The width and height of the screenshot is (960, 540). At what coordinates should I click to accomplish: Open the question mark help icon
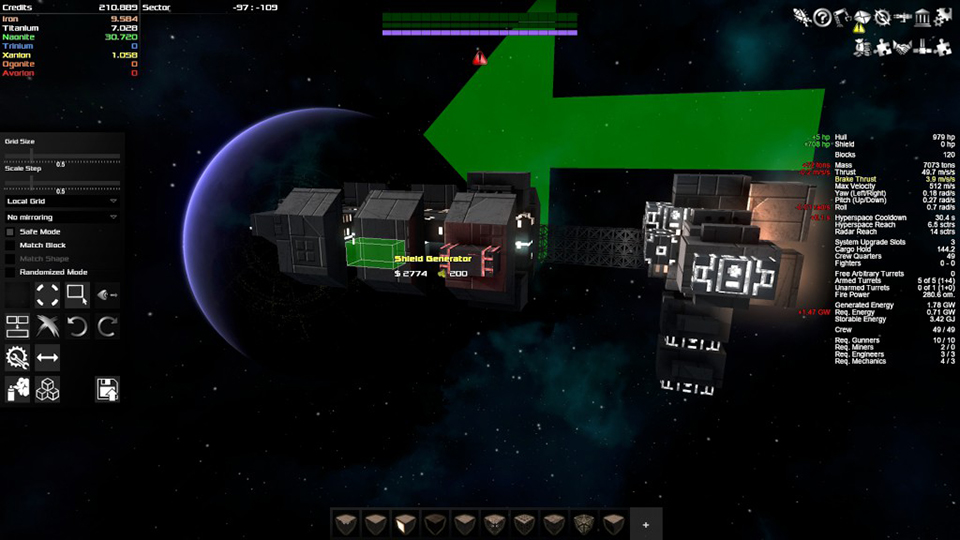(x=822, y=17)
